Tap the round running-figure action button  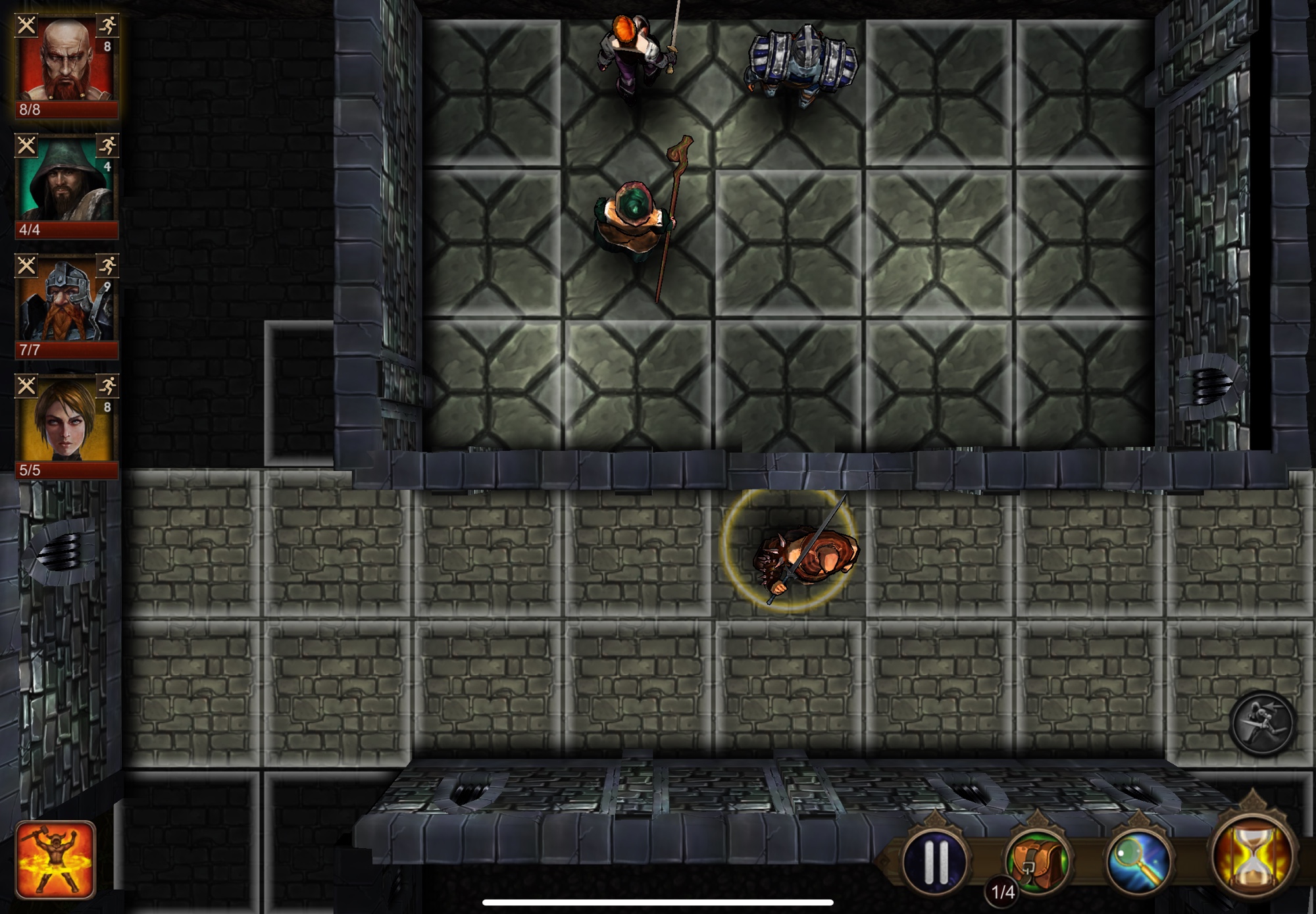pos(1262,723)
